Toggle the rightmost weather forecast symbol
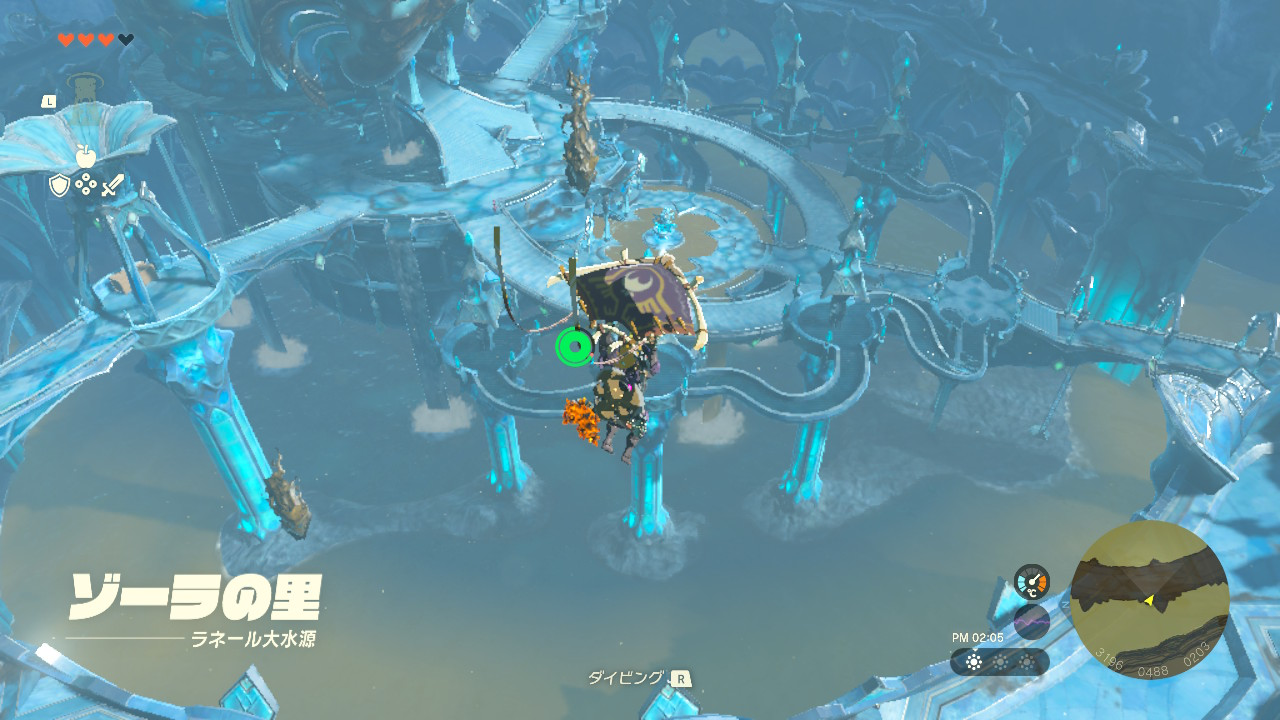The width and height of the screenshot is (1280, 720). [x=1026, y=660]
